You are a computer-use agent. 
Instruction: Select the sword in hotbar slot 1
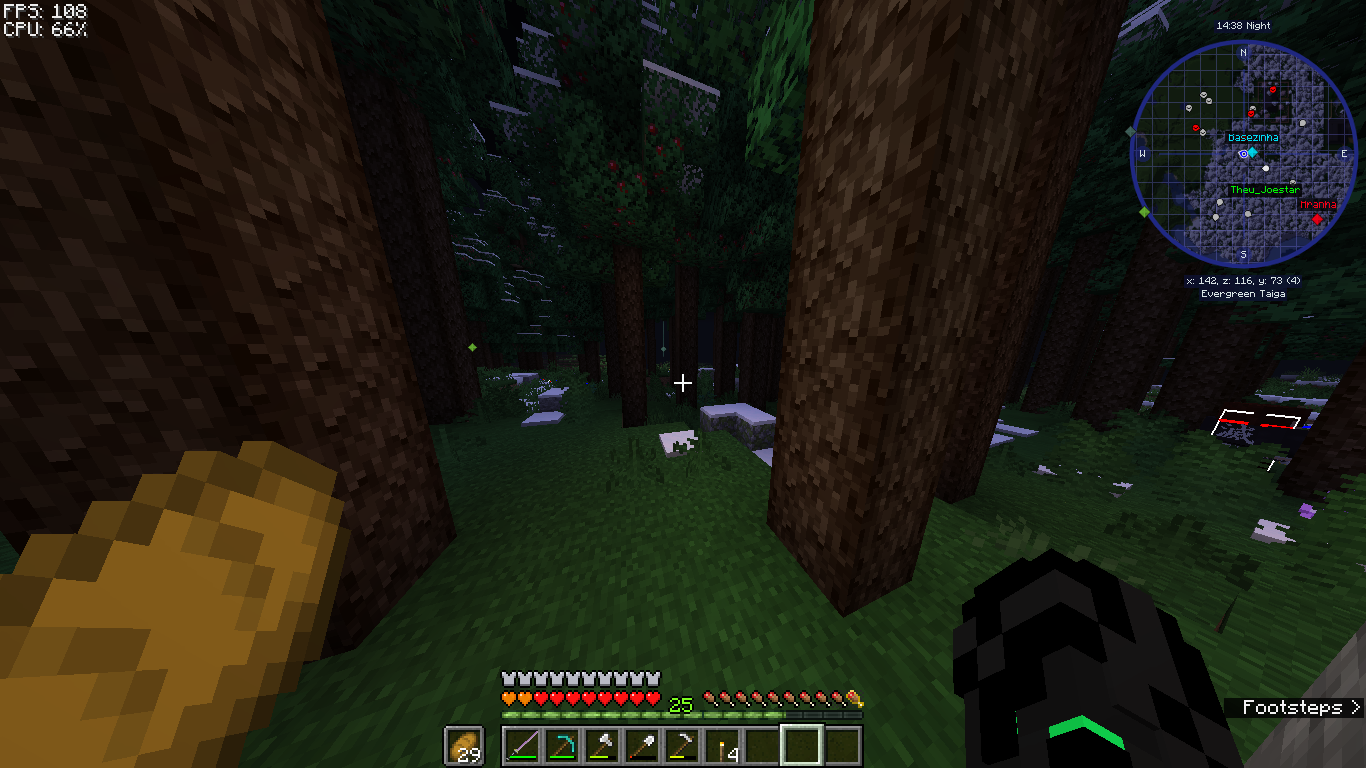pyautogui.click(x=523, y=744)
